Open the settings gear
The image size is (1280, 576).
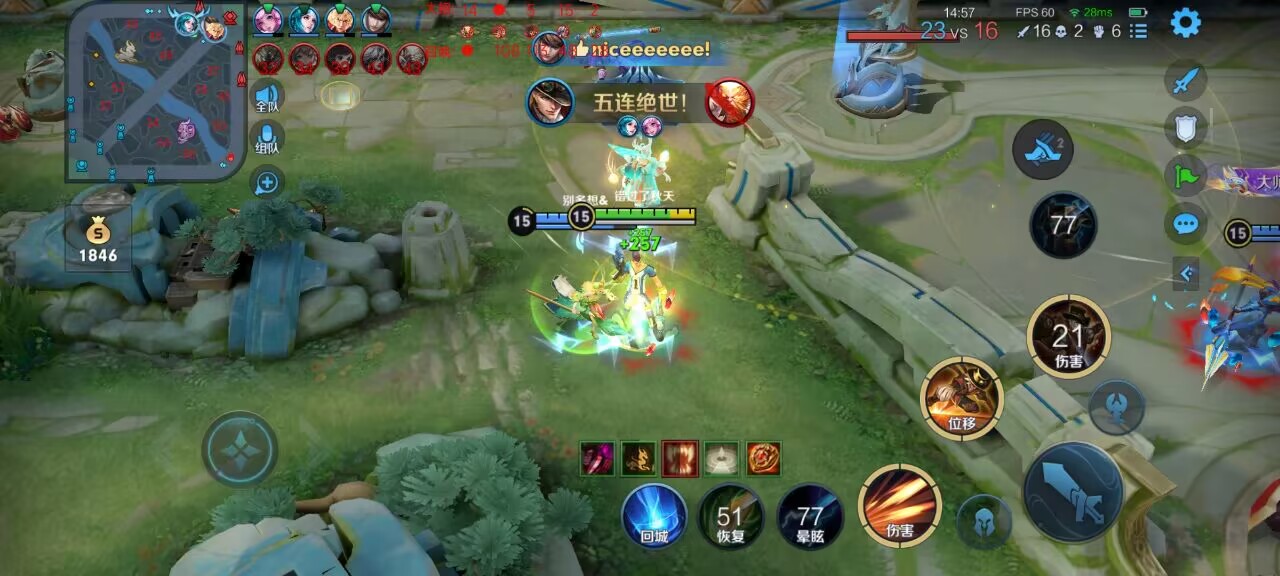pyautogui.click(x=1185, y=22)
